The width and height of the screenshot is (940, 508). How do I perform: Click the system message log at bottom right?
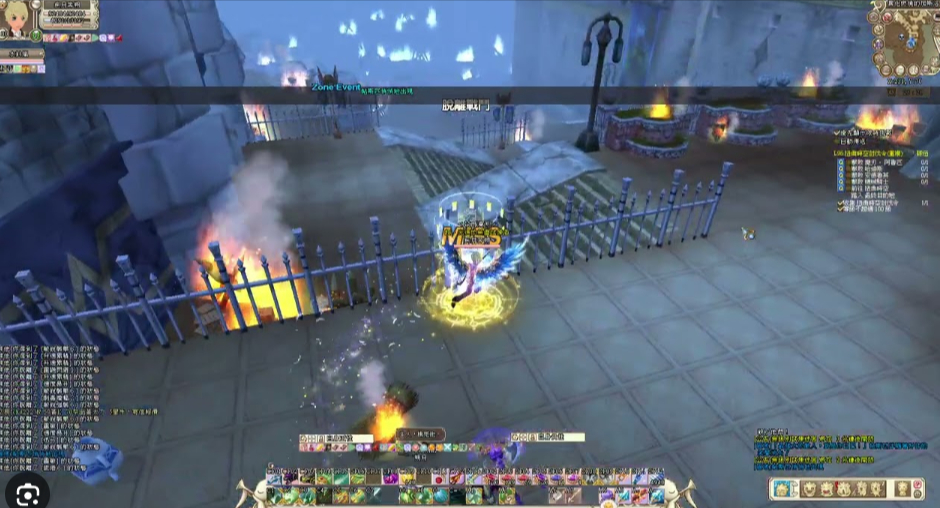click(x=815, y=450)
